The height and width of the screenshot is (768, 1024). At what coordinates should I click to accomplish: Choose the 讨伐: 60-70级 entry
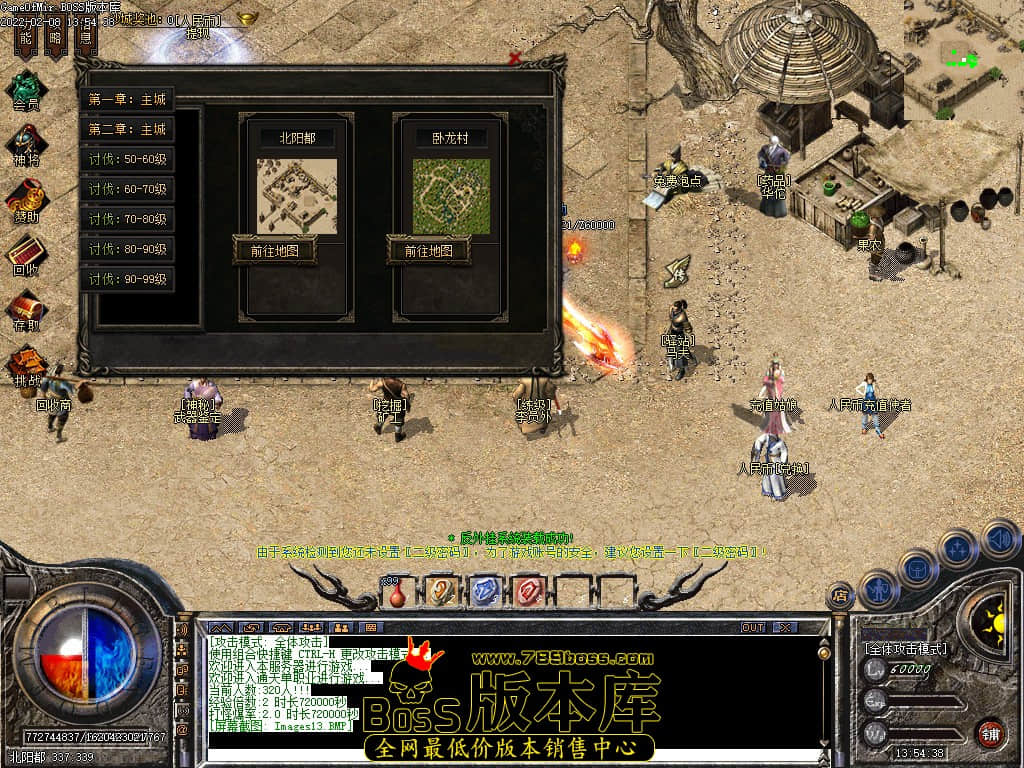click(x=127, y=189)
